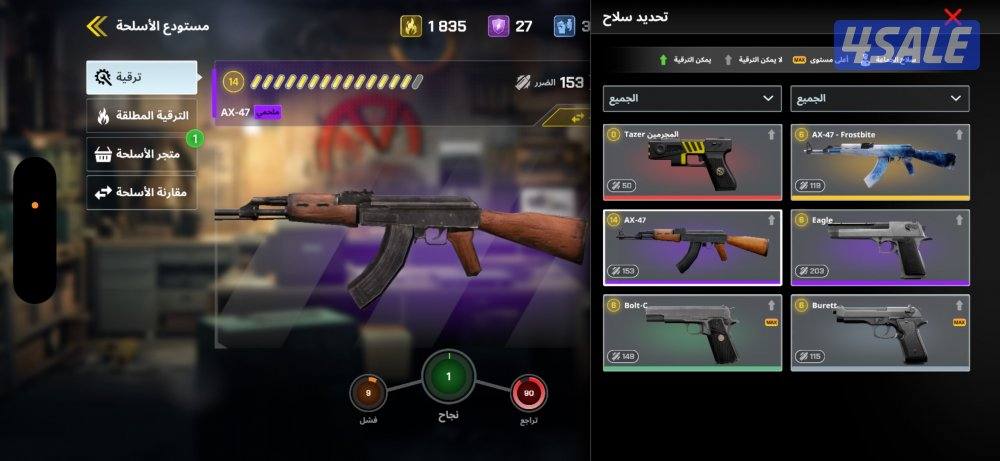Close the weapon selection panel
Image resolution: width=1000 pixels, height=461 pixels.
click(x=953, y=17)
